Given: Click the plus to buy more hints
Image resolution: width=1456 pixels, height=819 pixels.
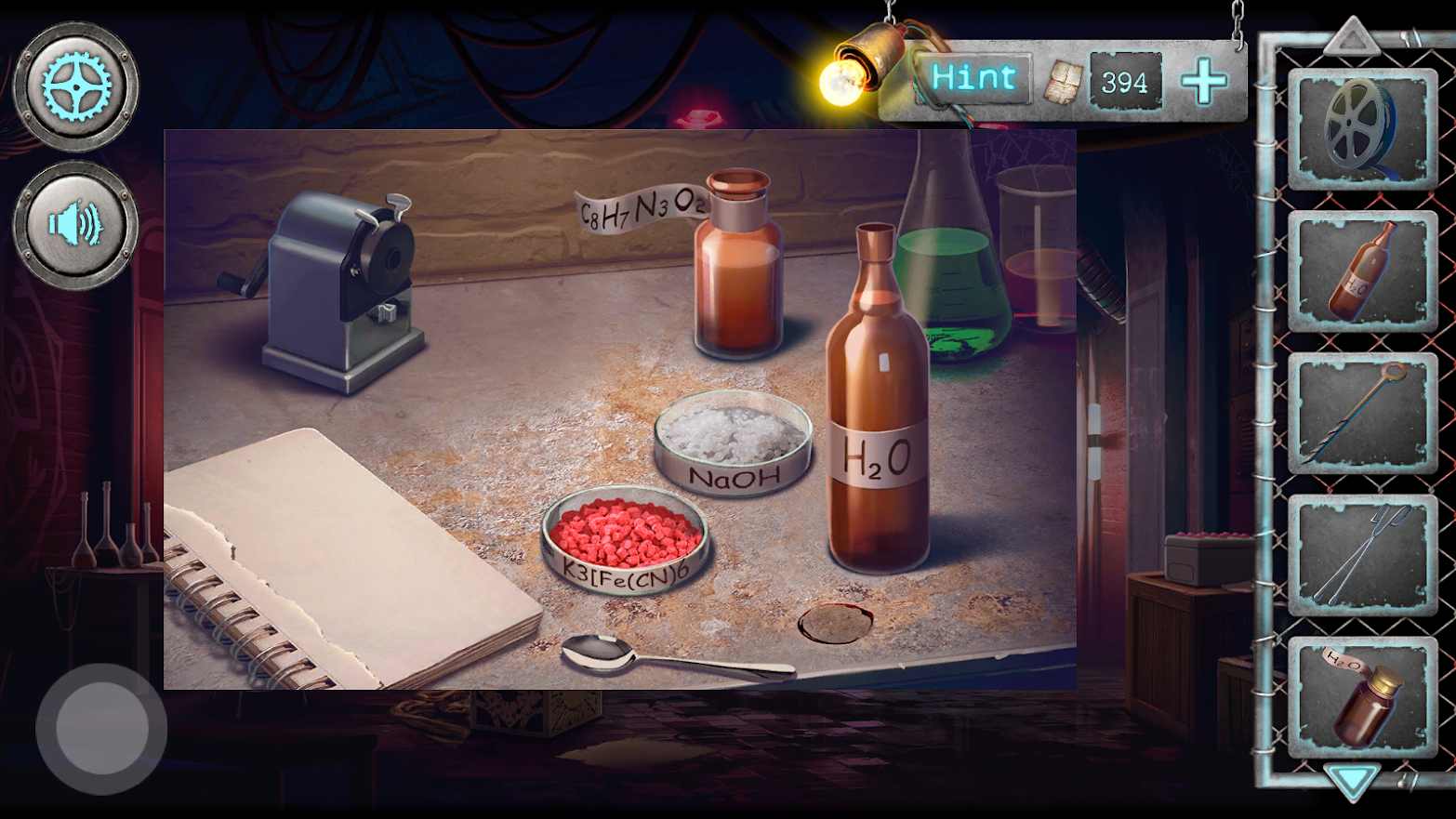Looking at the screenshot, I should click(x=1204, y=82).
